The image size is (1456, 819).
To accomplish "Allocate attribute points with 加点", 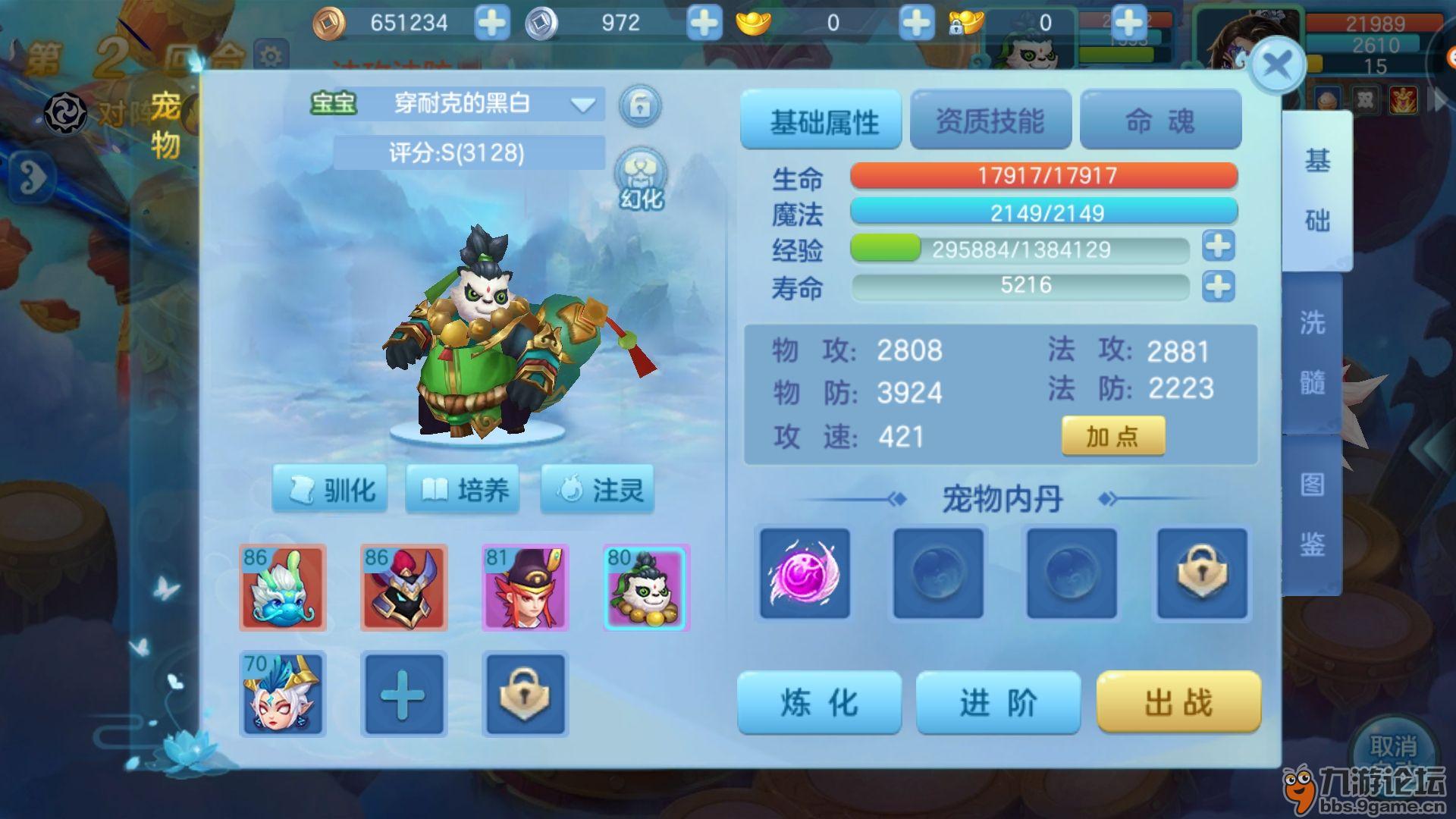I will [1112, 436].
